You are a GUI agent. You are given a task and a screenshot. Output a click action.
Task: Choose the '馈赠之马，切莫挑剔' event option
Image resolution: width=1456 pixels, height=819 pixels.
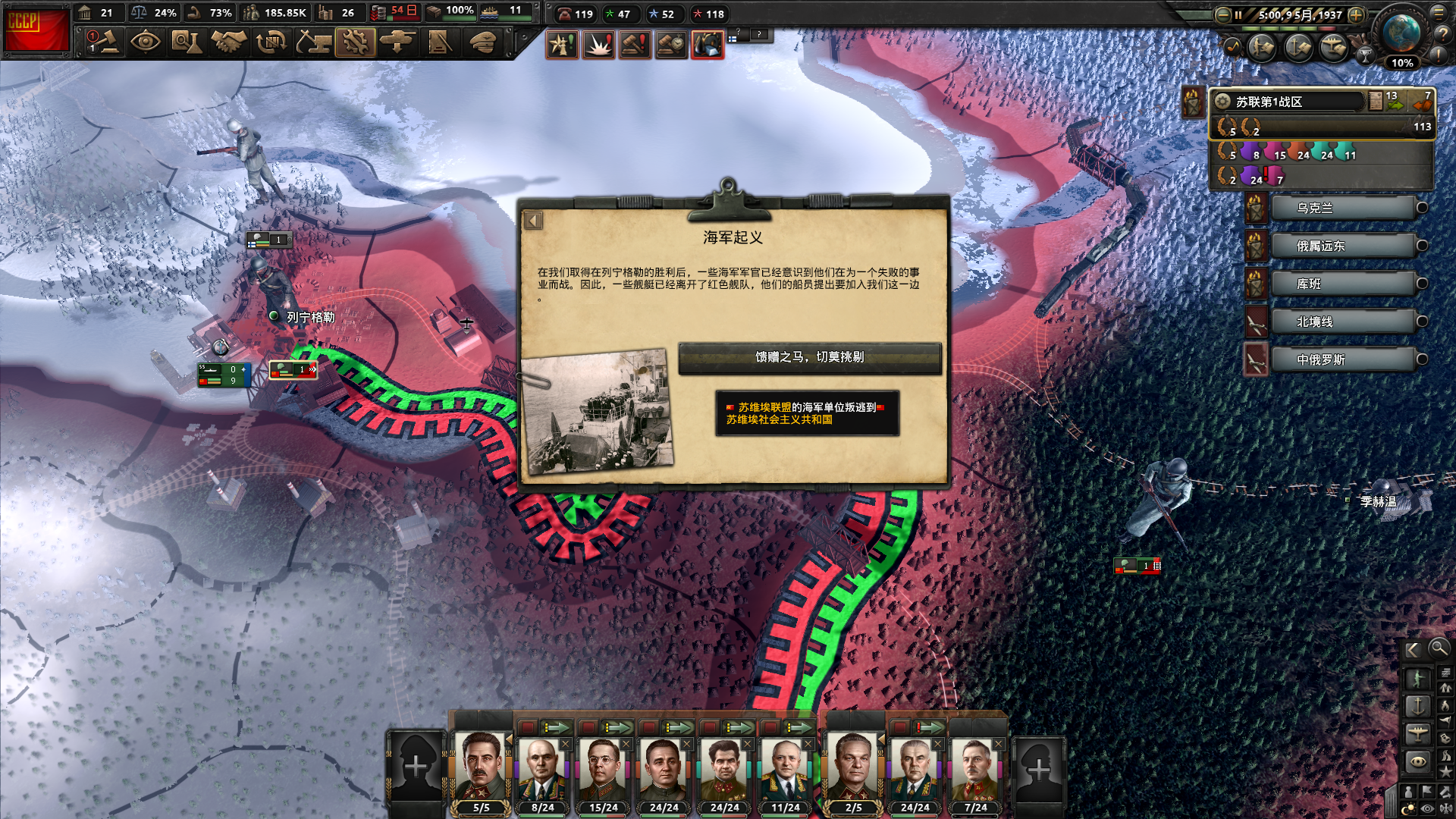(x=809, y=357)
